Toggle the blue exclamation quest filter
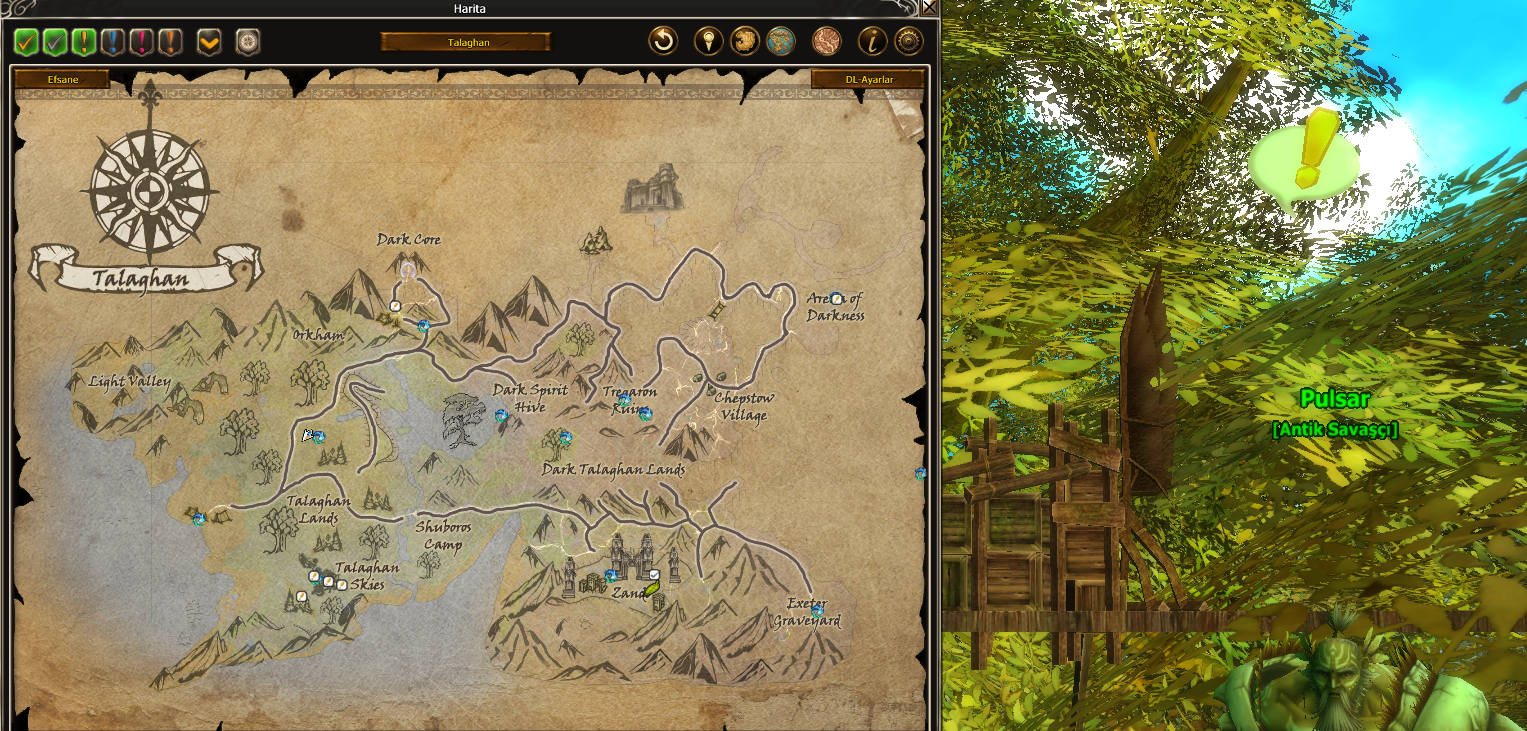Image resolution: width=1527 pixels, height=731 pixels. [113, 42]
